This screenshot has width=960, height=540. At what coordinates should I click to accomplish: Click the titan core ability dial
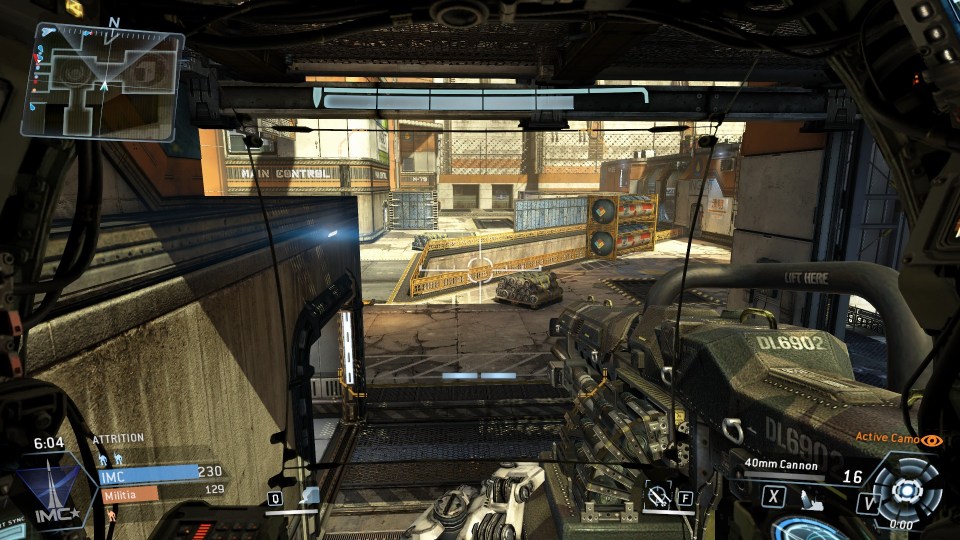[906, 490]
